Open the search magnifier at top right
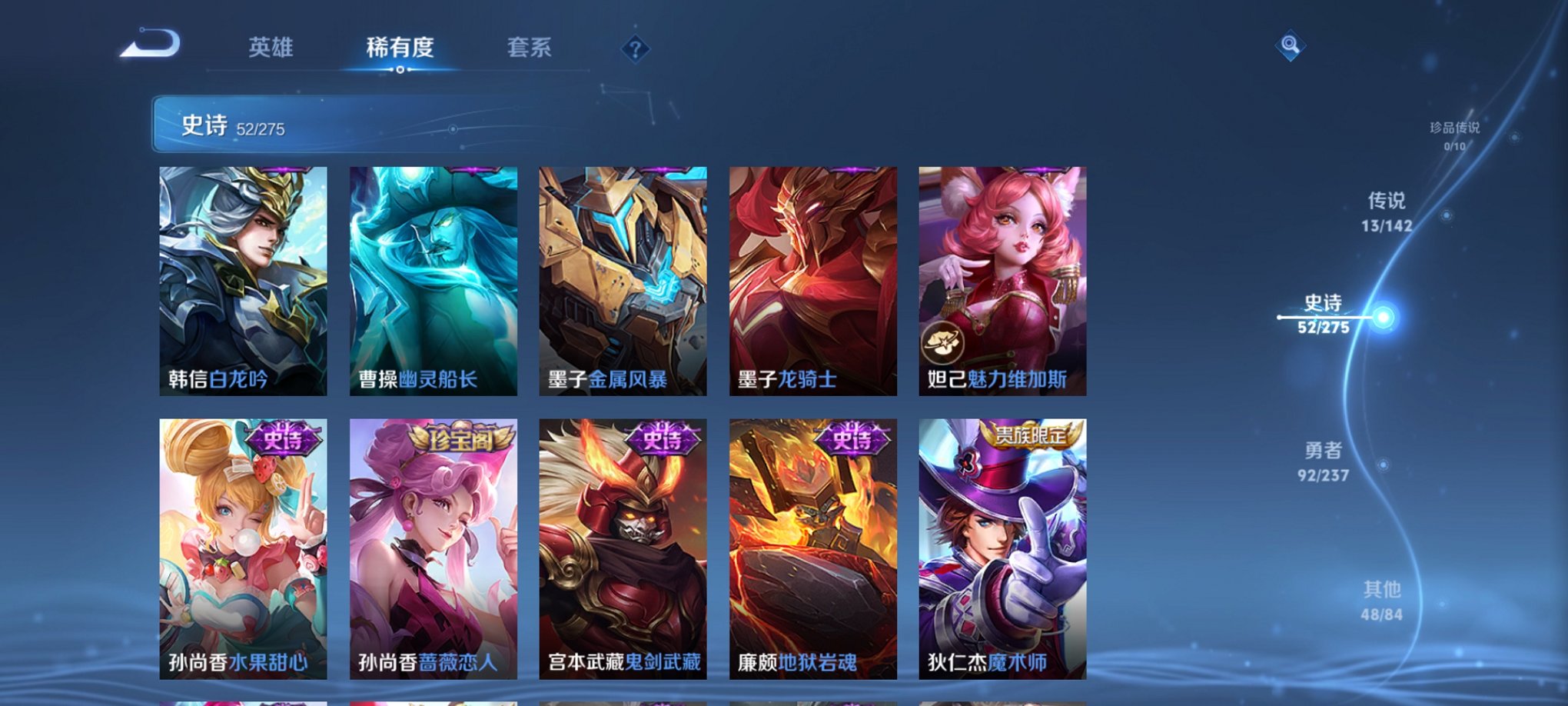Image resolution: width=1568 pixels, height=706 pixels. tap(1291, 44)
